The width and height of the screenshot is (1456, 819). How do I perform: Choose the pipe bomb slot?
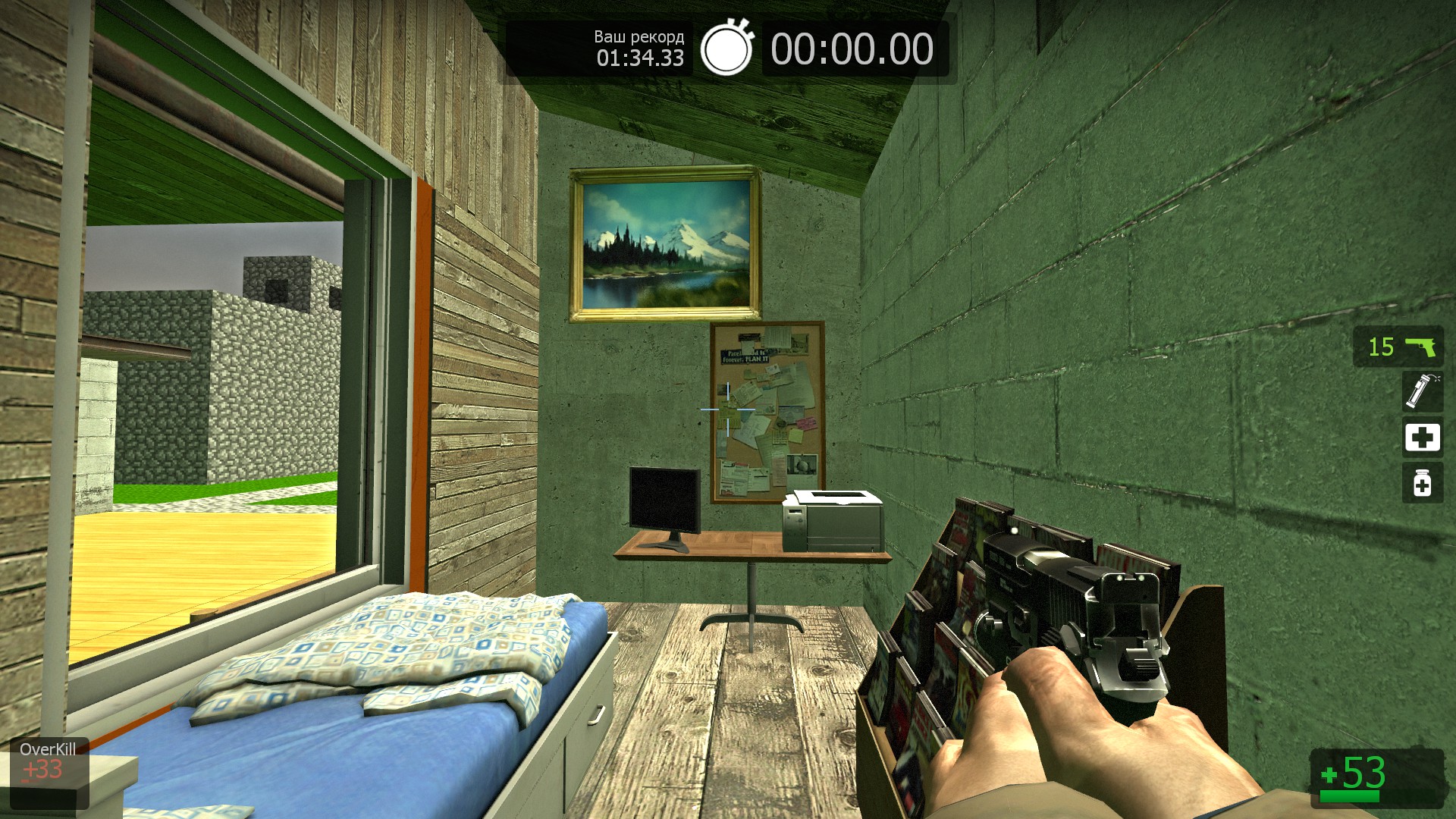(x=1422, y=391)
